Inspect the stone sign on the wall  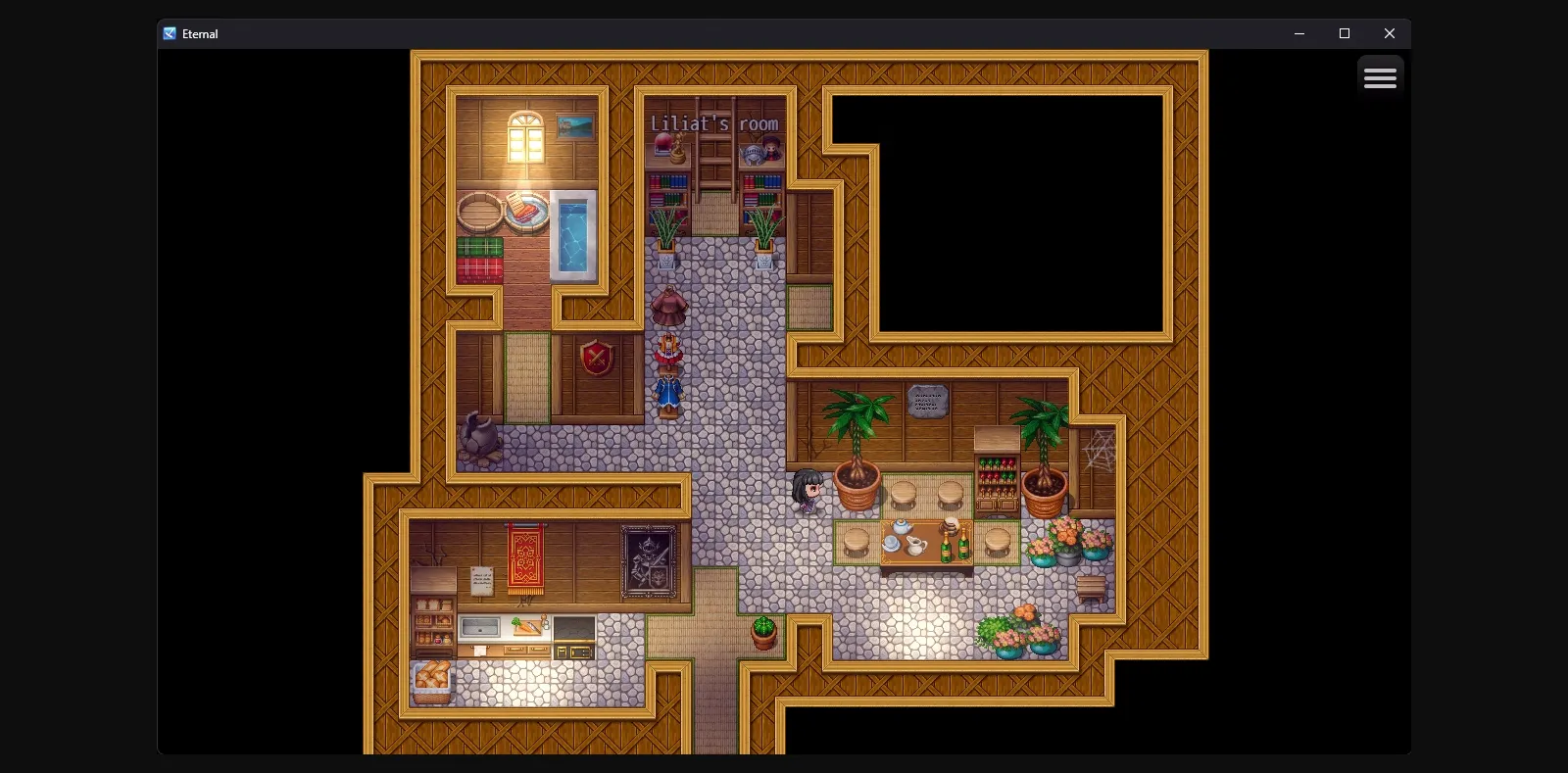pyautogui.click(x=927, y=401)
